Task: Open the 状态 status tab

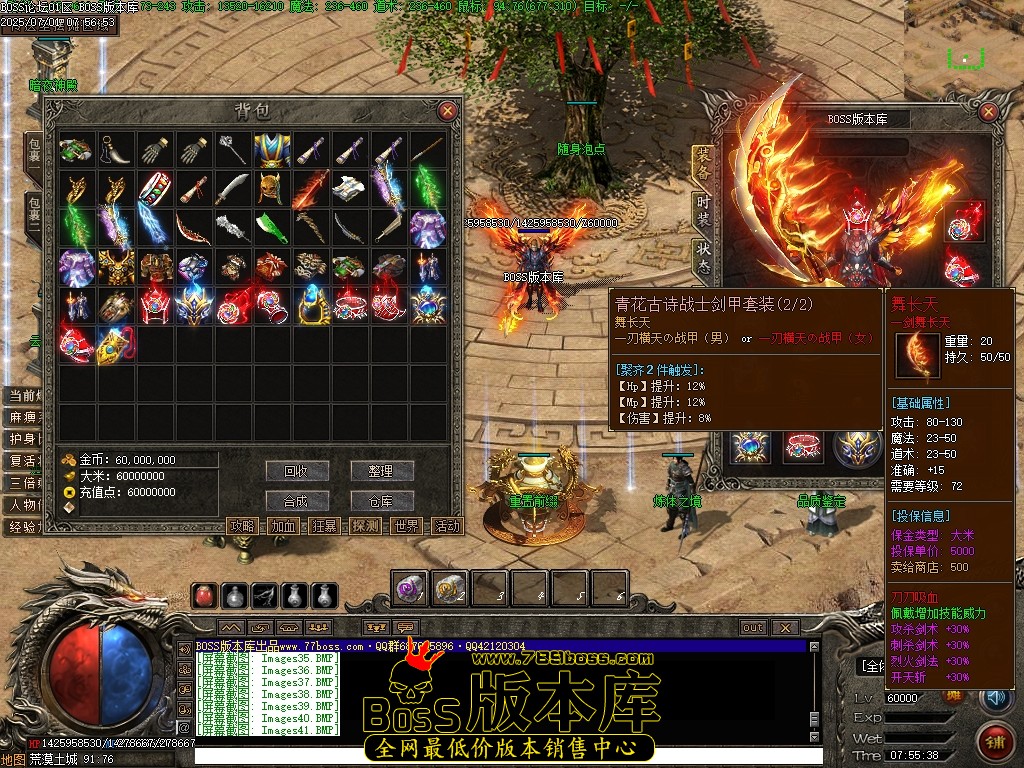Action: coord(704,258)
